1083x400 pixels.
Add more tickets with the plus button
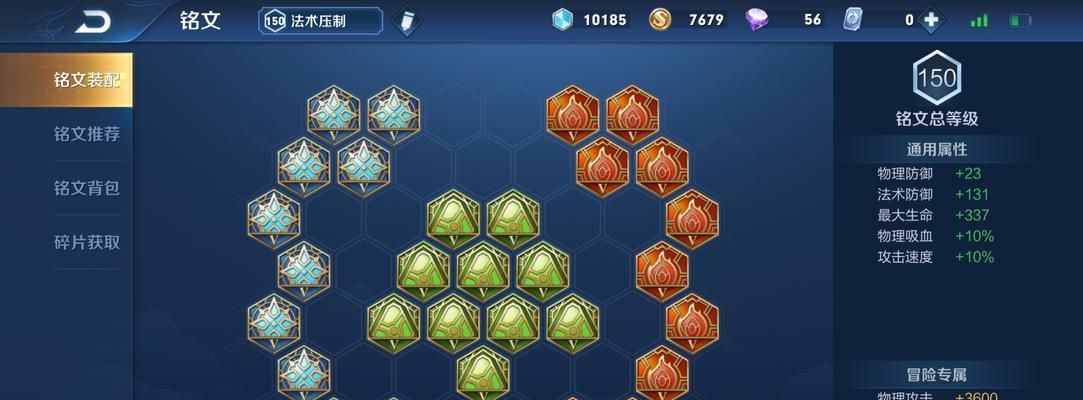(931, 20)
